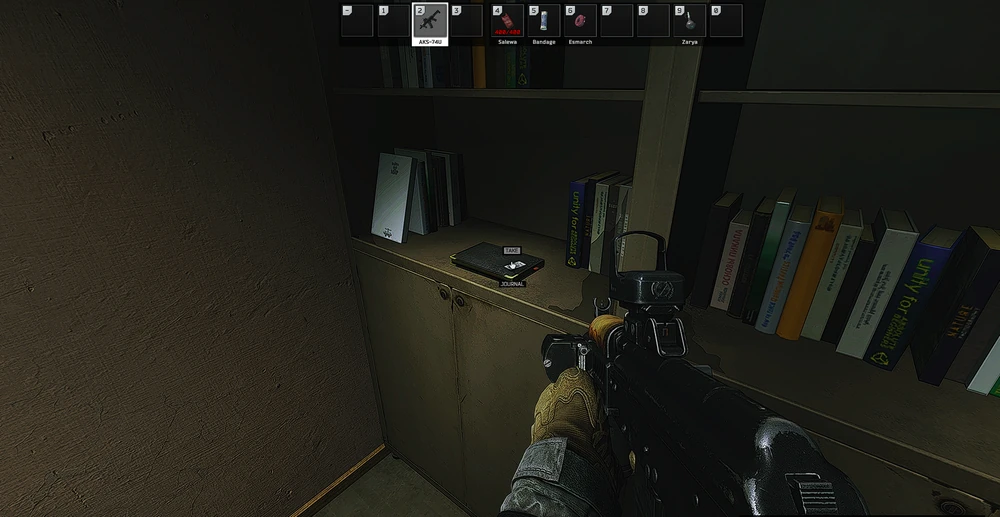1000x517 pixels.
Task: Select the AKS-74U weapon slot
Action: [x=430, y=21]
